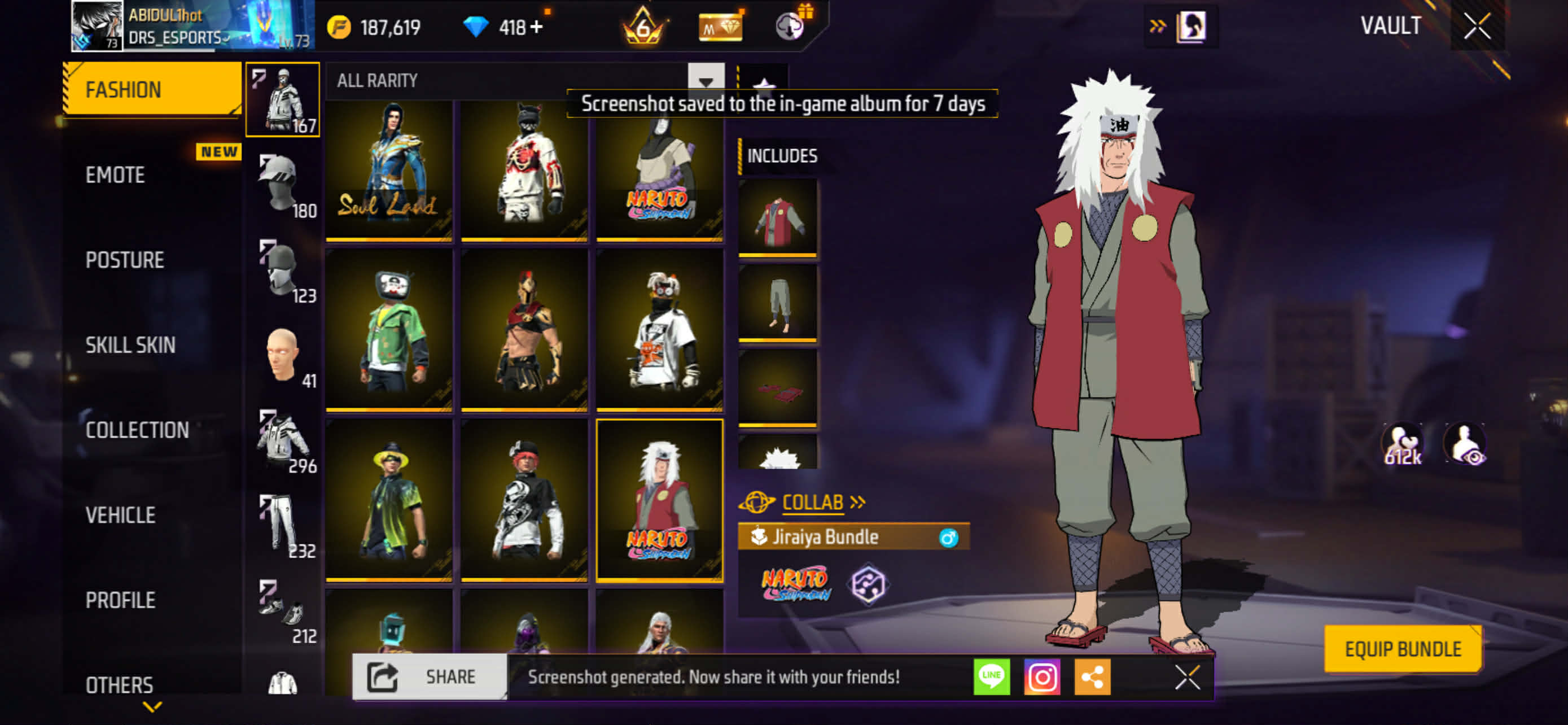
Task: Select the red vest top item
Action: tap(777, 218)
